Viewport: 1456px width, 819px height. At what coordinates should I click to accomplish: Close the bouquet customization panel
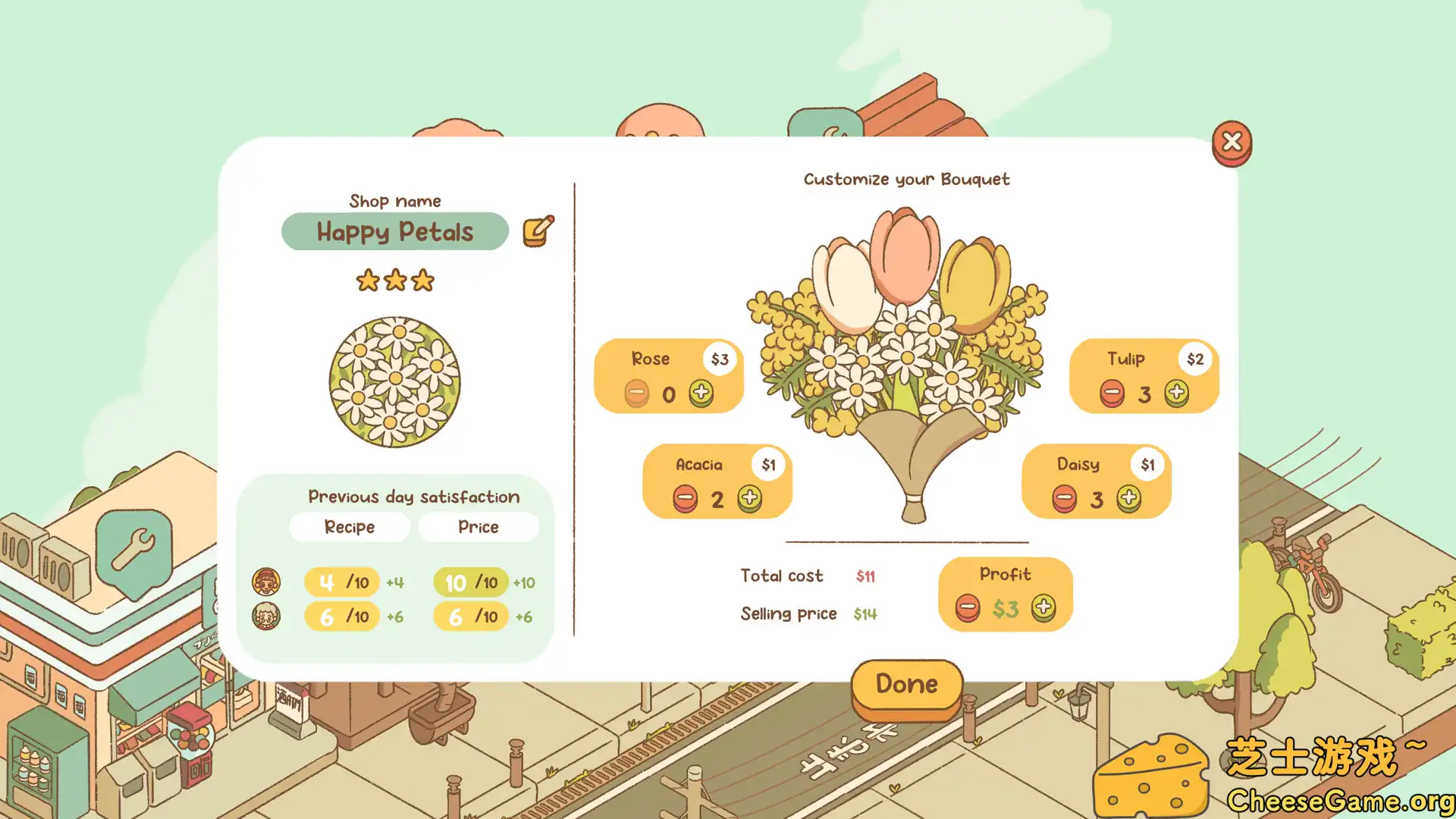(x=1232, y=142)
